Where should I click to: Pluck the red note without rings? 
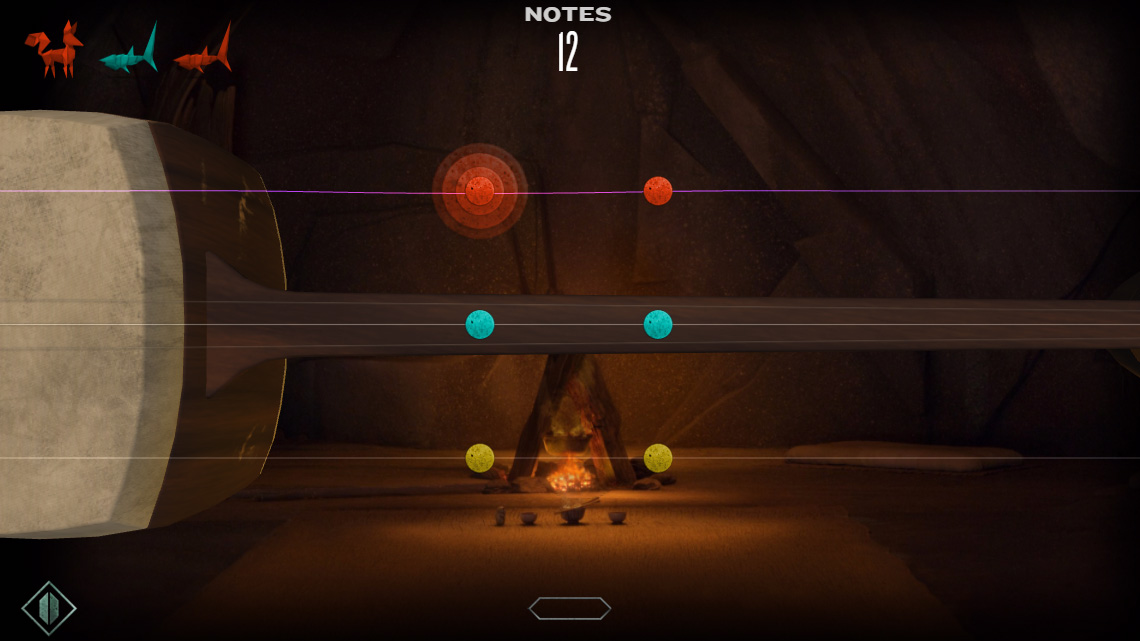tap(658, 190)
